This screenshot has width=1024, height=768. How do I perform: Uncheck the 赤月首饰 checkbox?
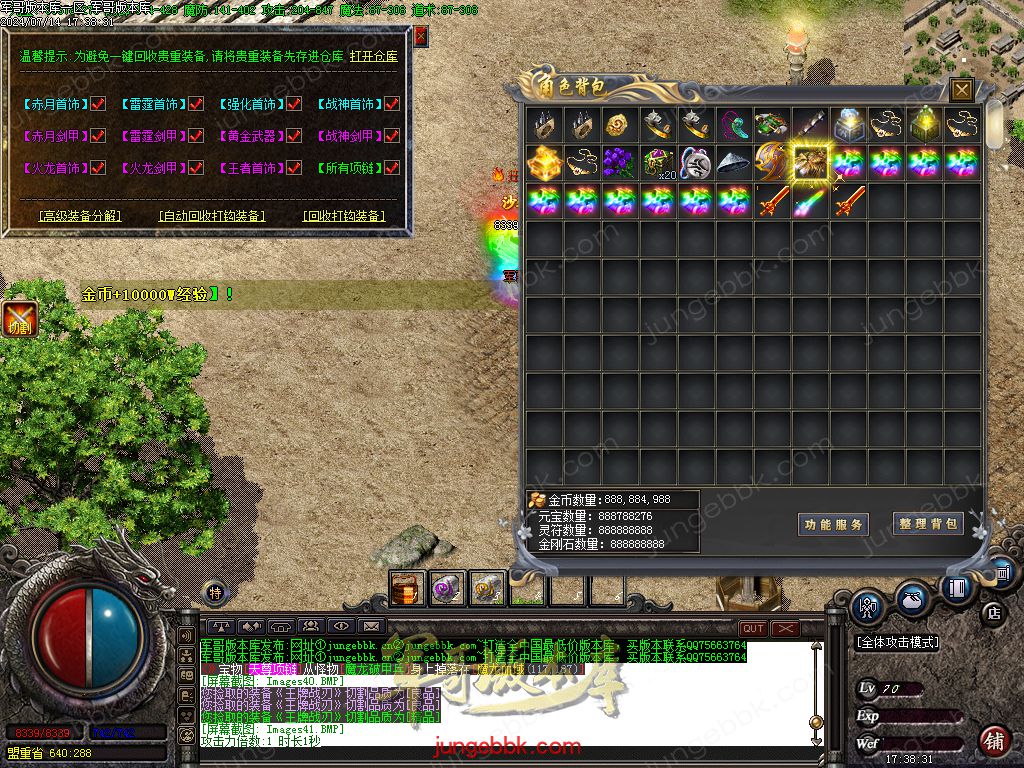point(98,104)
